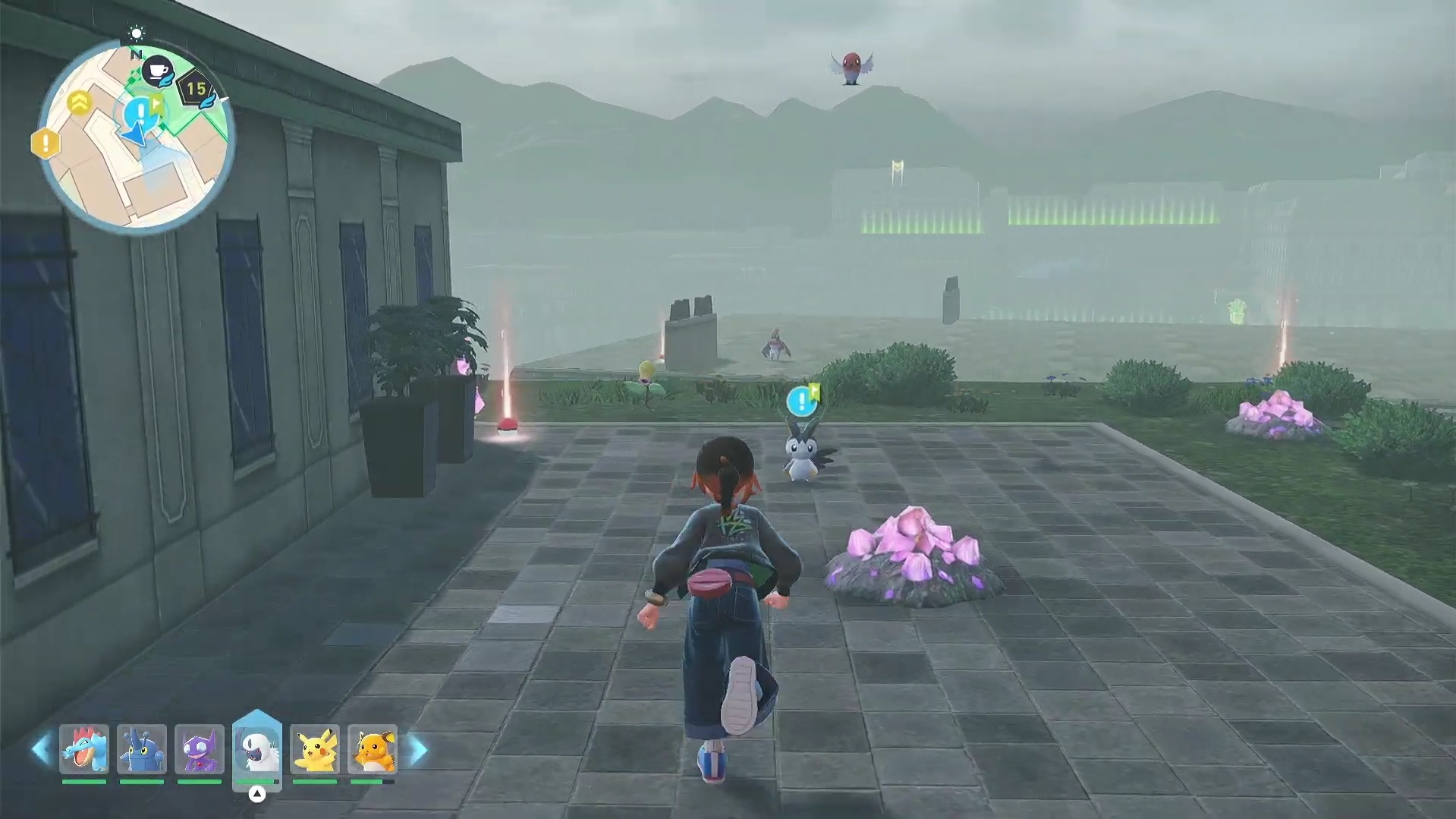Click the yellow flag pin beside the player marker
This screenshot has width=1456, height=819.
point(156,105)
